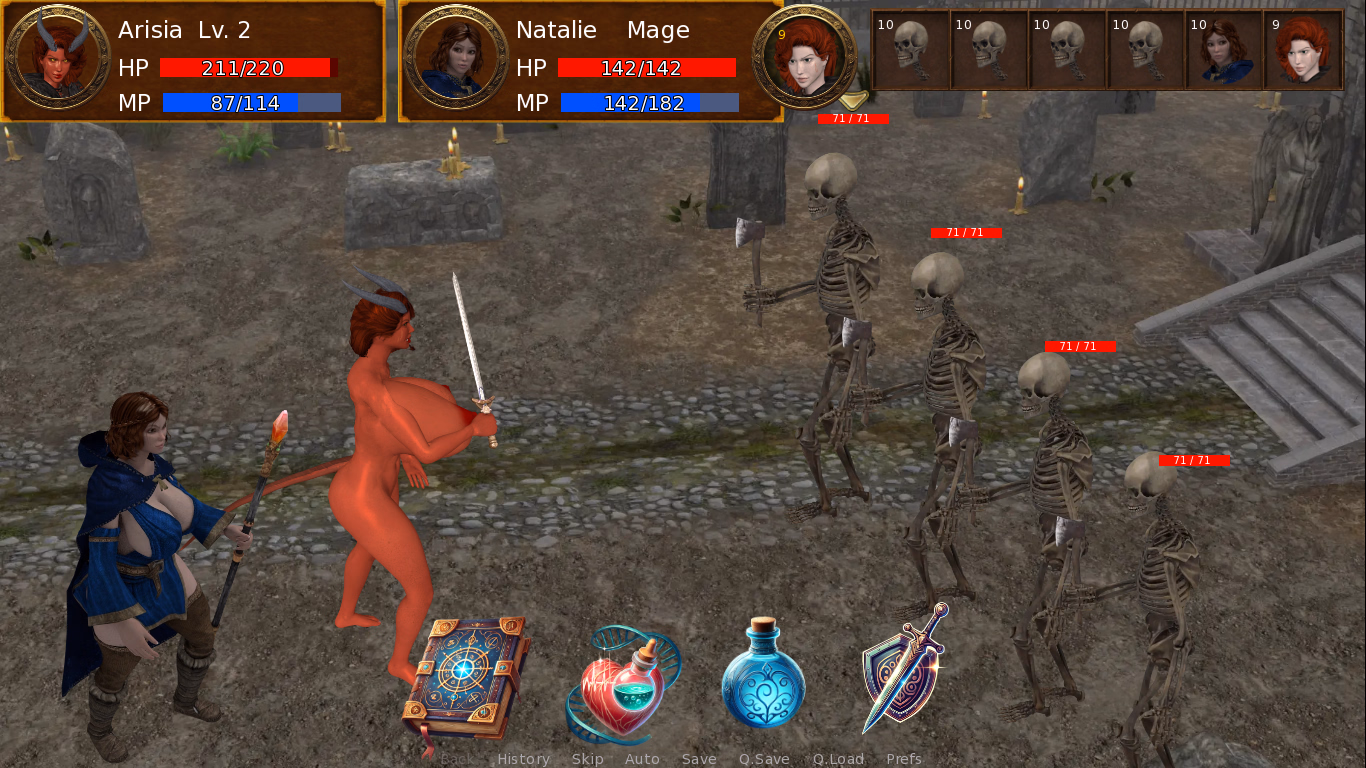This screenshot has width=1366, height=768.
Task: Quick load with Q.Load
Action: click(x=838, y=759)
